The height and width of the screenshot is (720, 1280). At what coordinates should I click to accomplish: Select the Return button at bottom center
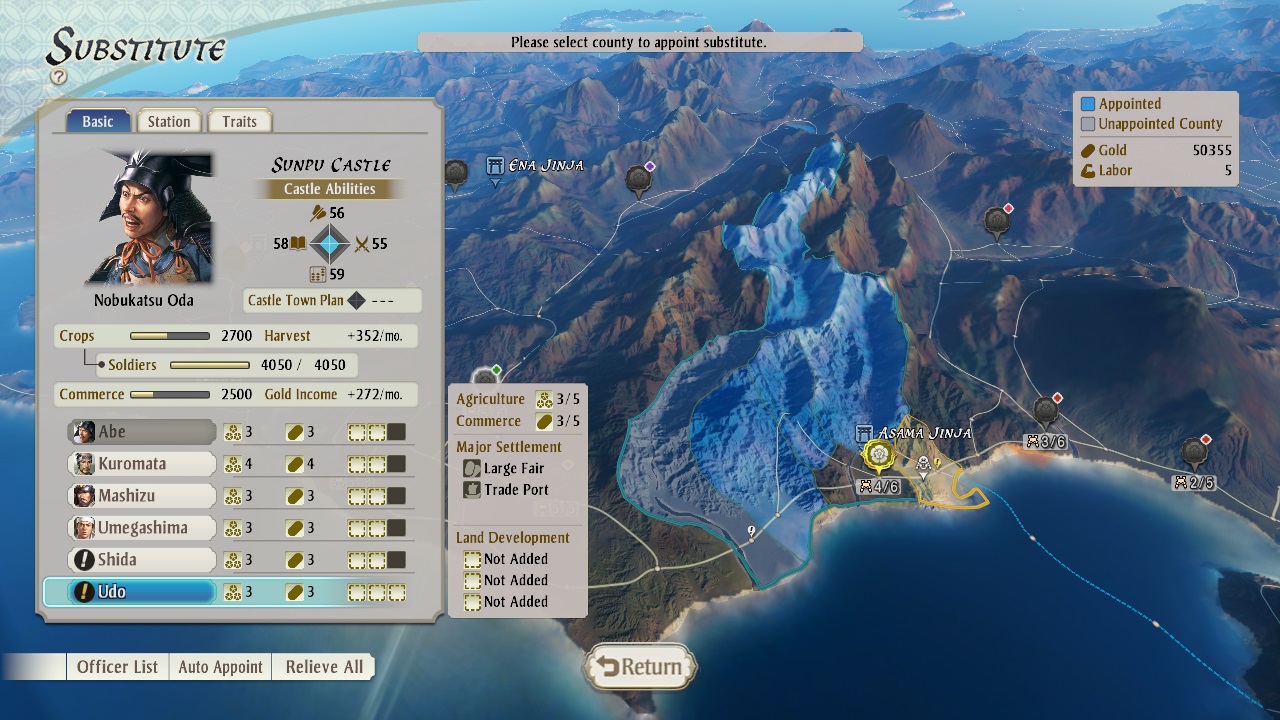click(639, 666)
